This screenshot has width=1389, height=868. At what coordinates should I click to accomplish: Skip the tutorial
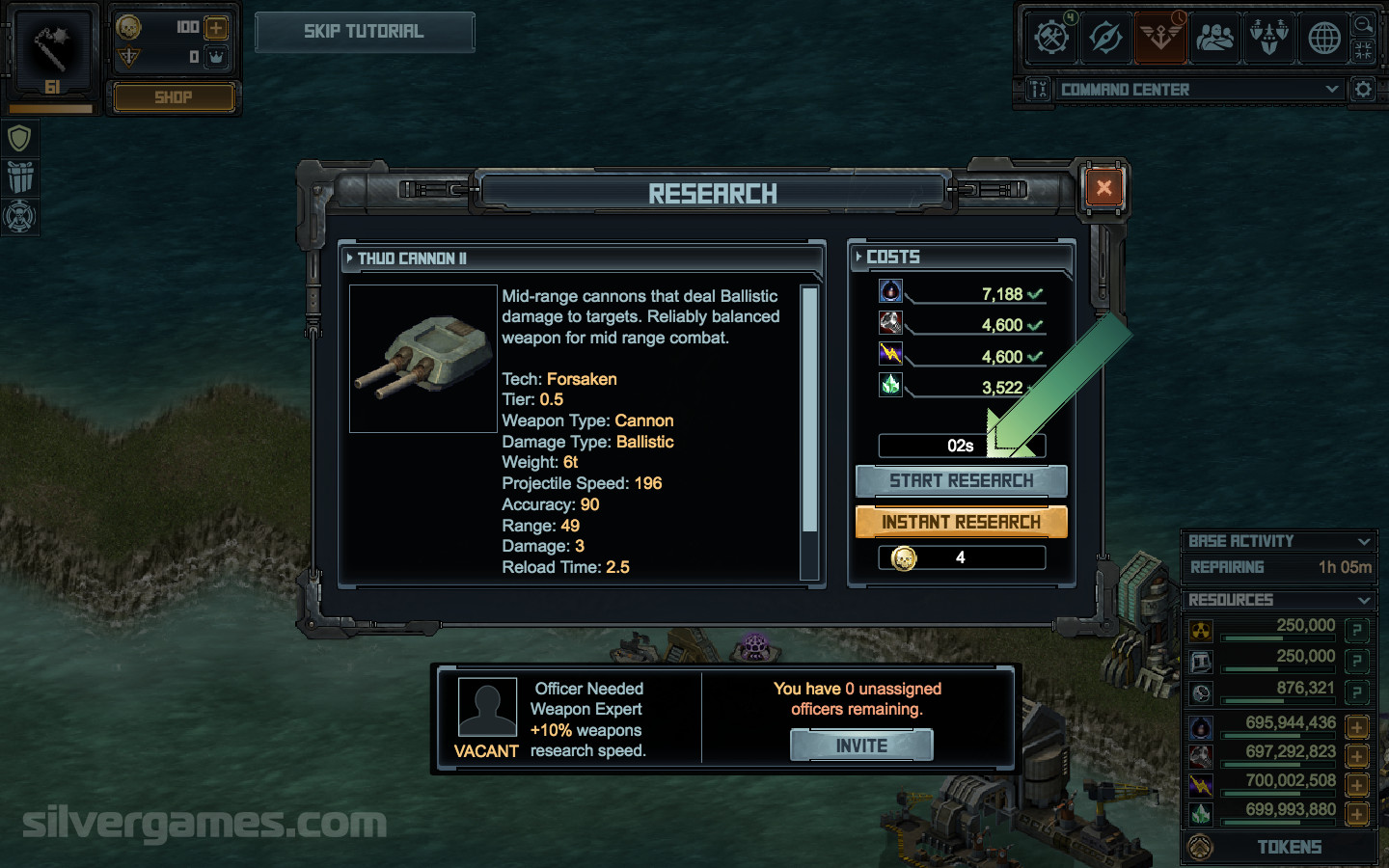click(x=364, y=32)
